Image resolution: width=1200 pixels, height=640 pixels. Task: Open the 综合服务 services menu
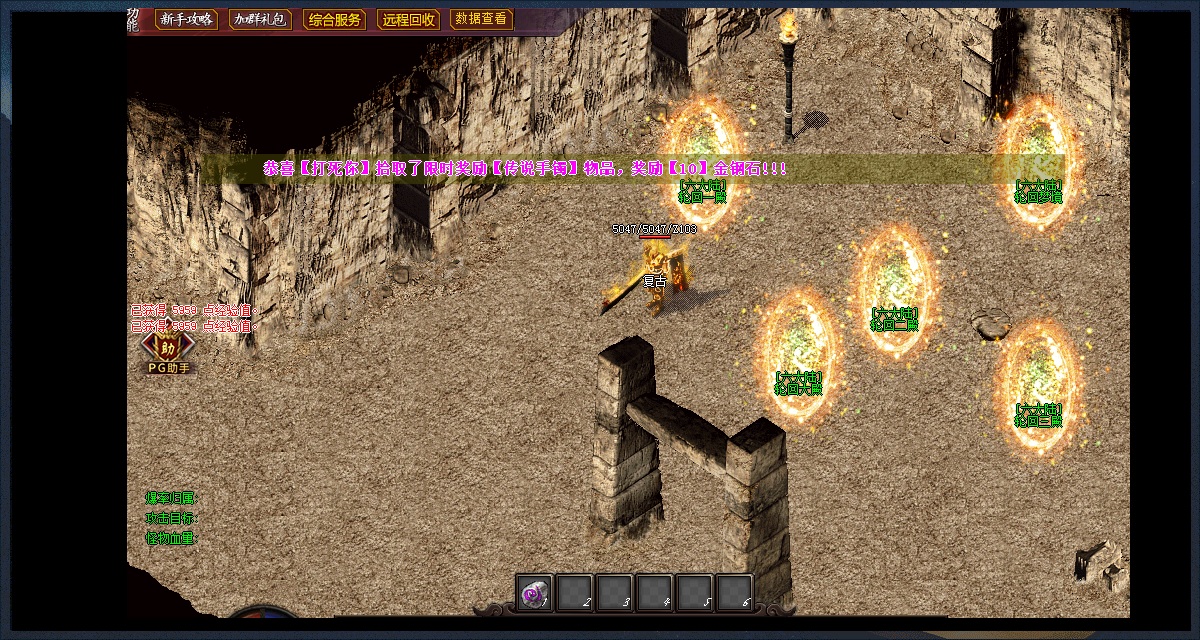(x=334, y=20)
